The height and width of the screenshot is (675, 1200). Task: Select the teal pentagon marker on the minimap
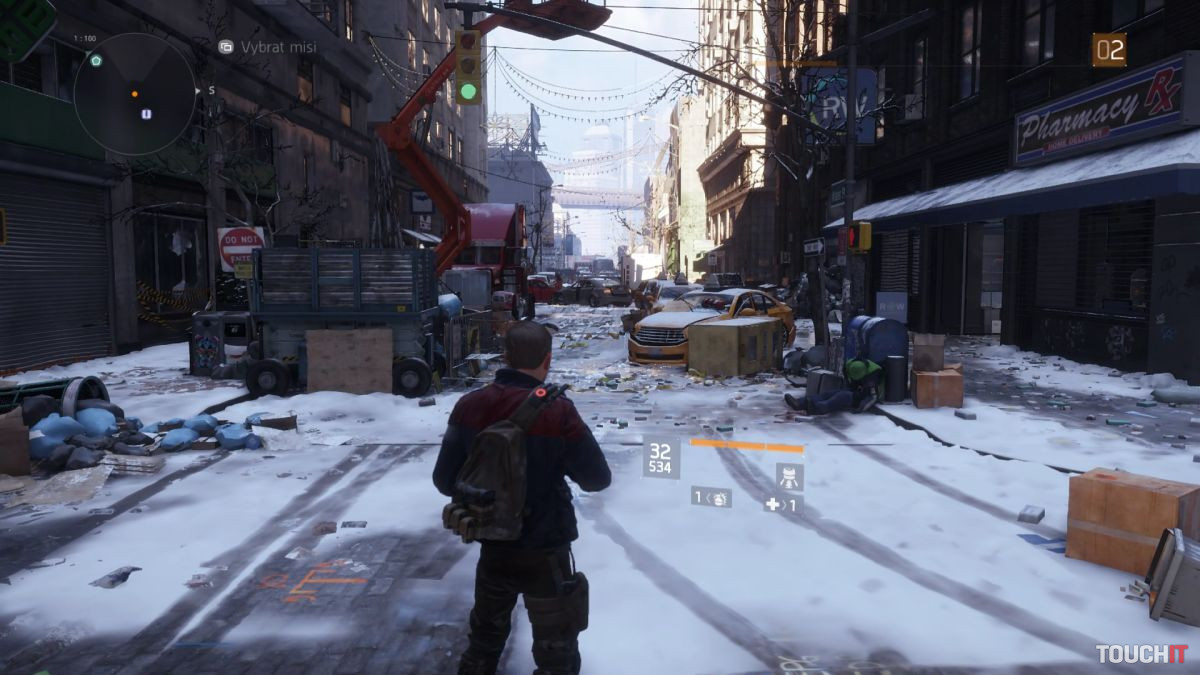click(96, 61)
